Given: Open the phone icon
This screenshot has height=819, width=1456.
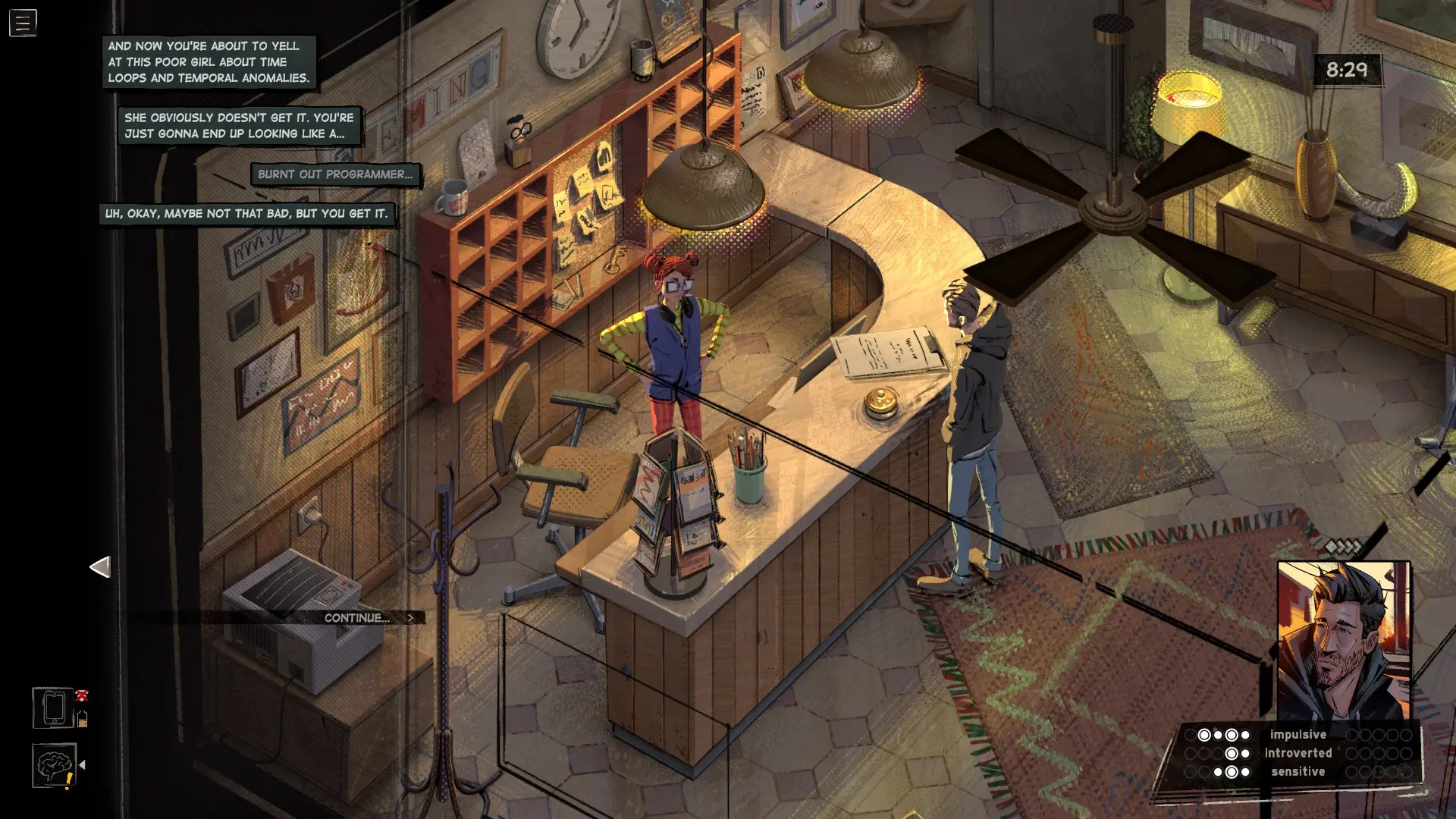Looking at the screenshot, I should [x=54, y=708].
